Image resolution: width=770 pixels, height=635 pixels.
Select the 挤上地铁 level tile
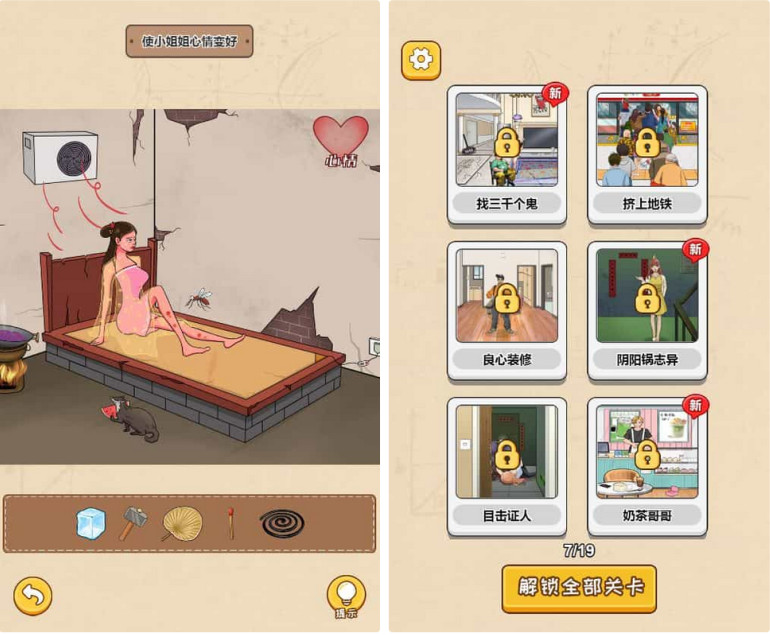tap(647, 153)
